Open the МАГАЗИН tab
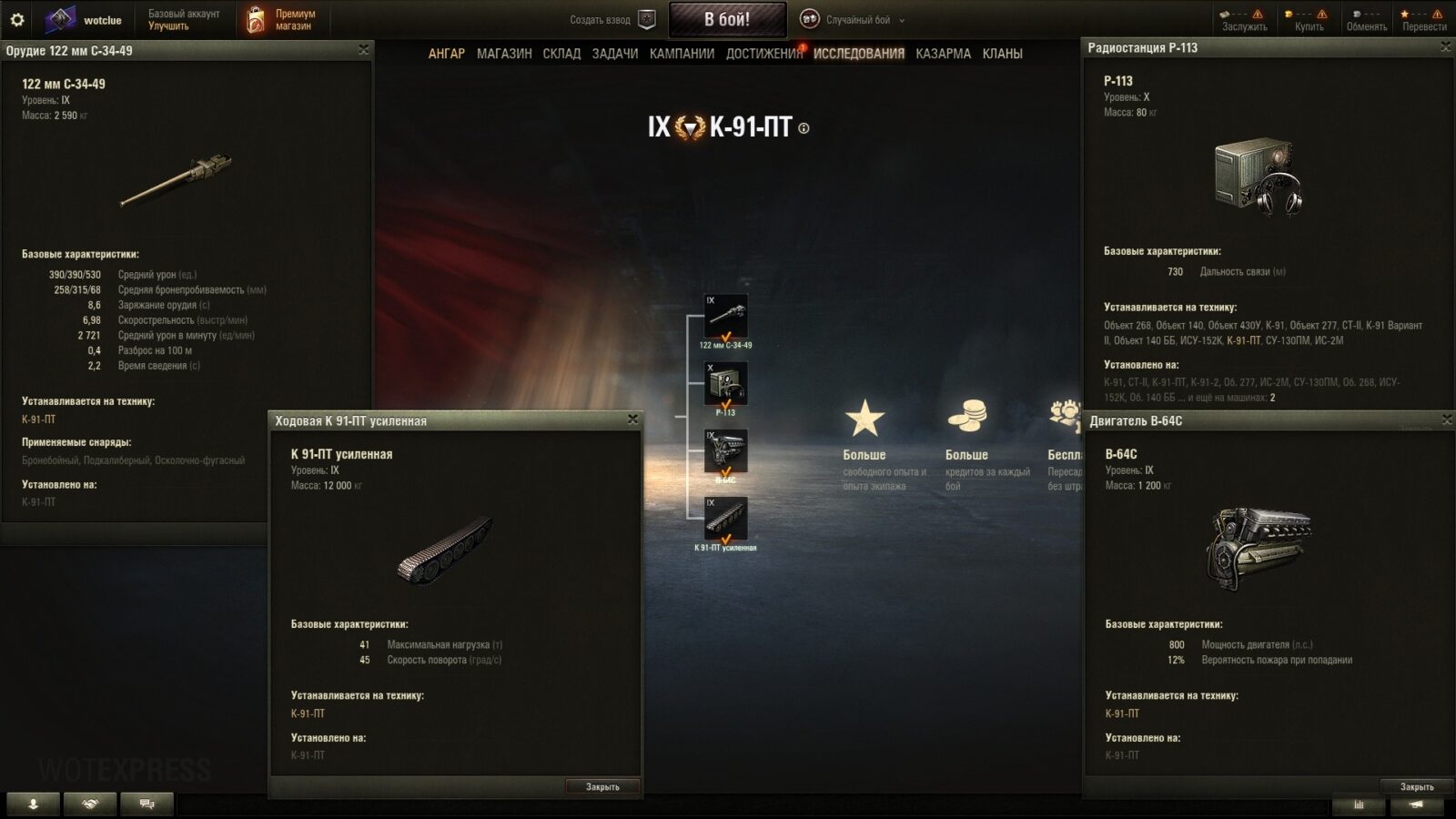The image size is (1456, 819). (504, 54)
